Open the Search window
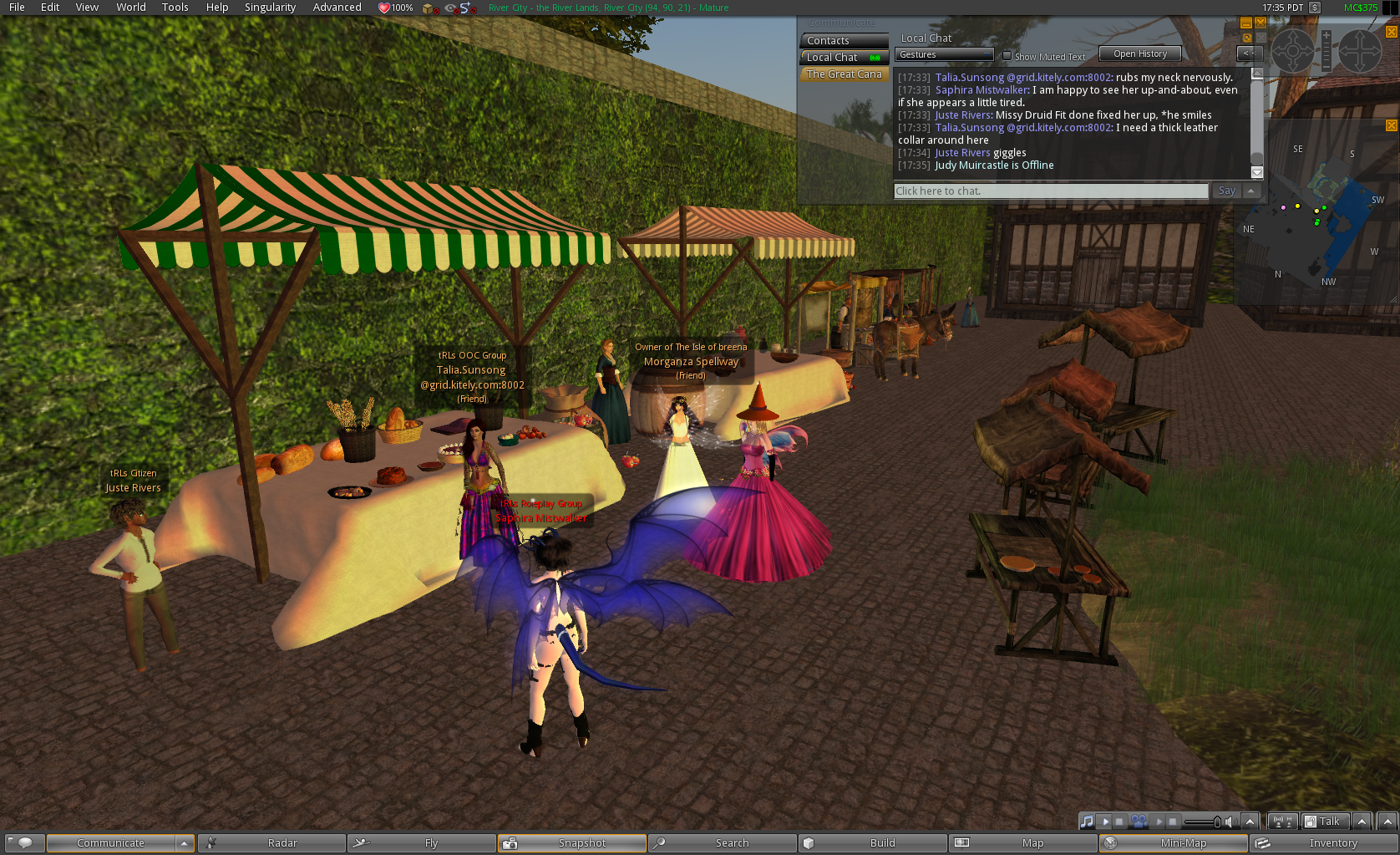The height and width of the screenshot is (855, 1400). [x=723, y=843]
